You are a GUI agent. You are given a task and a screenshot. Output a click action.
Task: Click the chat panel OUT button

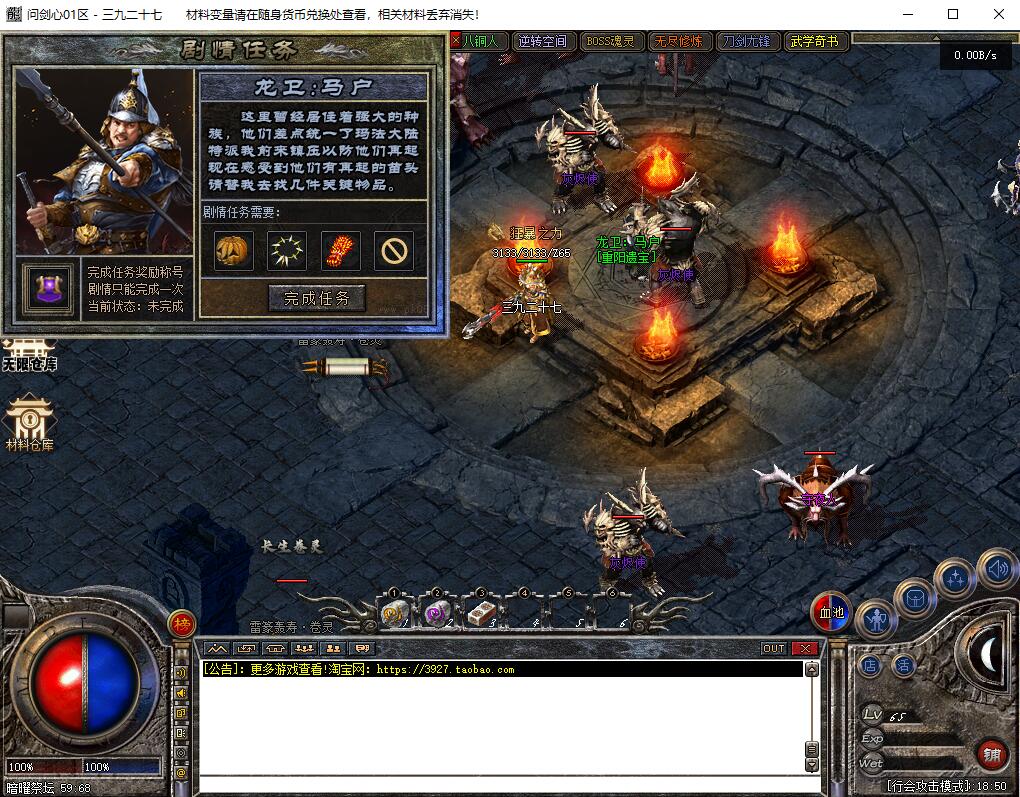point(774,648)
